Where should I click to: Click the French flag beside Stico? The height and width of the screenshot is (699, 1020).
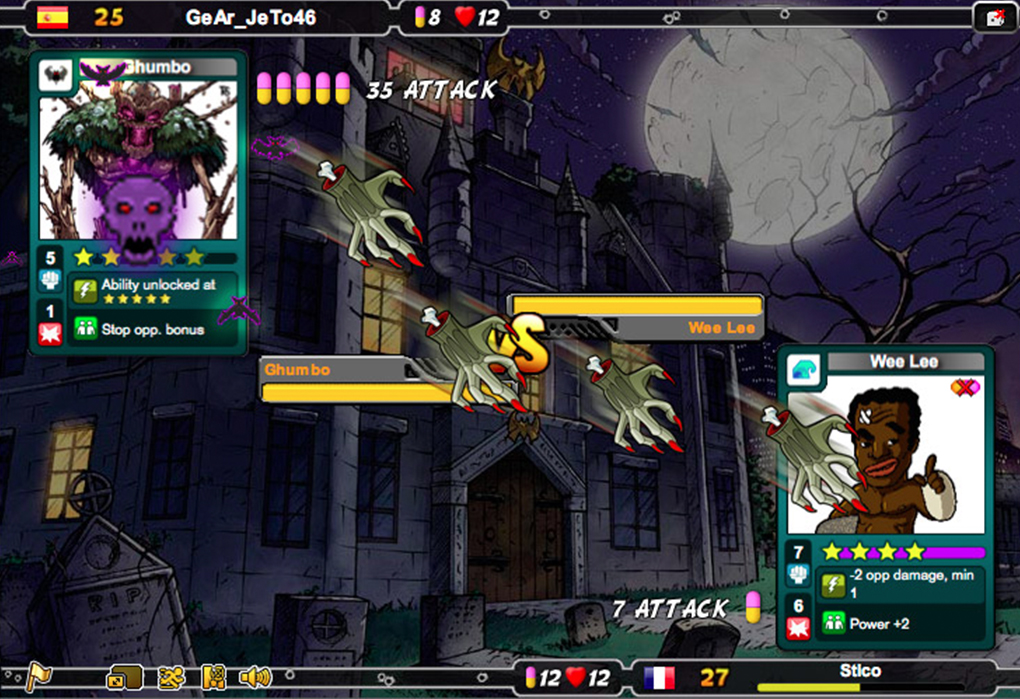[x=660, y=678]
